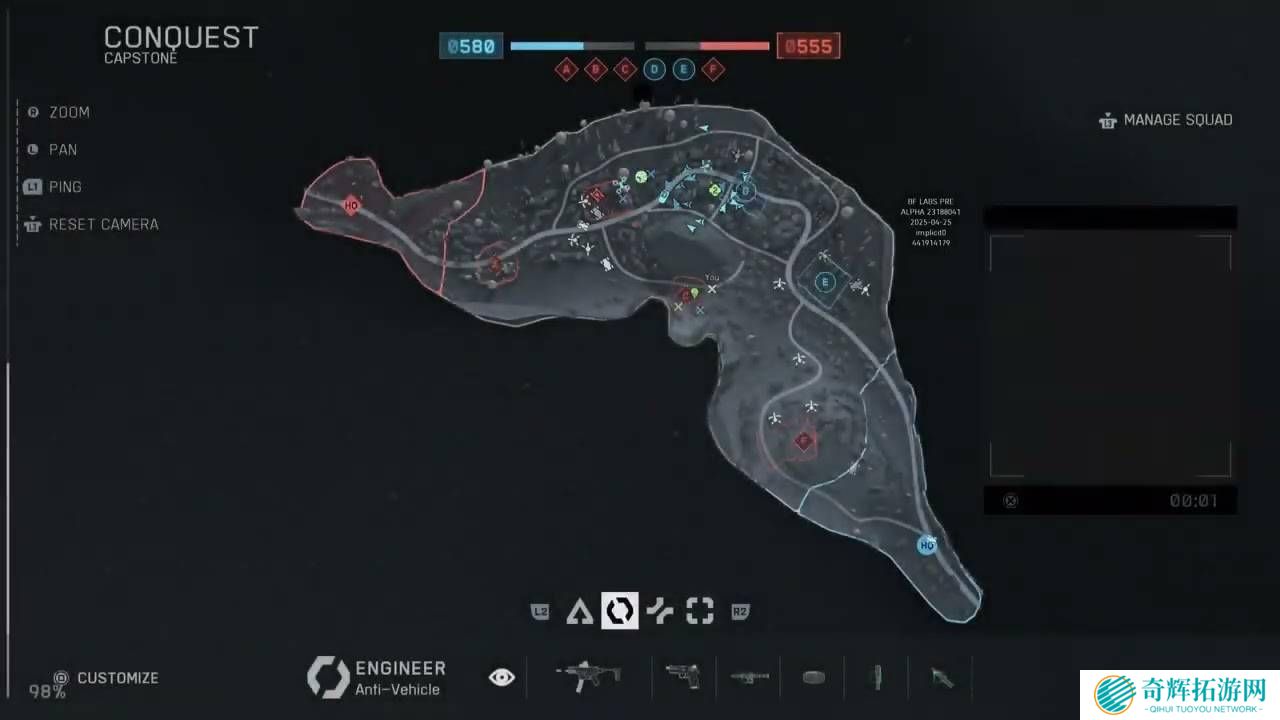Image resolution: width=1280 pixels, height=720 pixels.
Task: Select the red enemy HQ marker
Action: pyautogui.click(x=351, y=205)
